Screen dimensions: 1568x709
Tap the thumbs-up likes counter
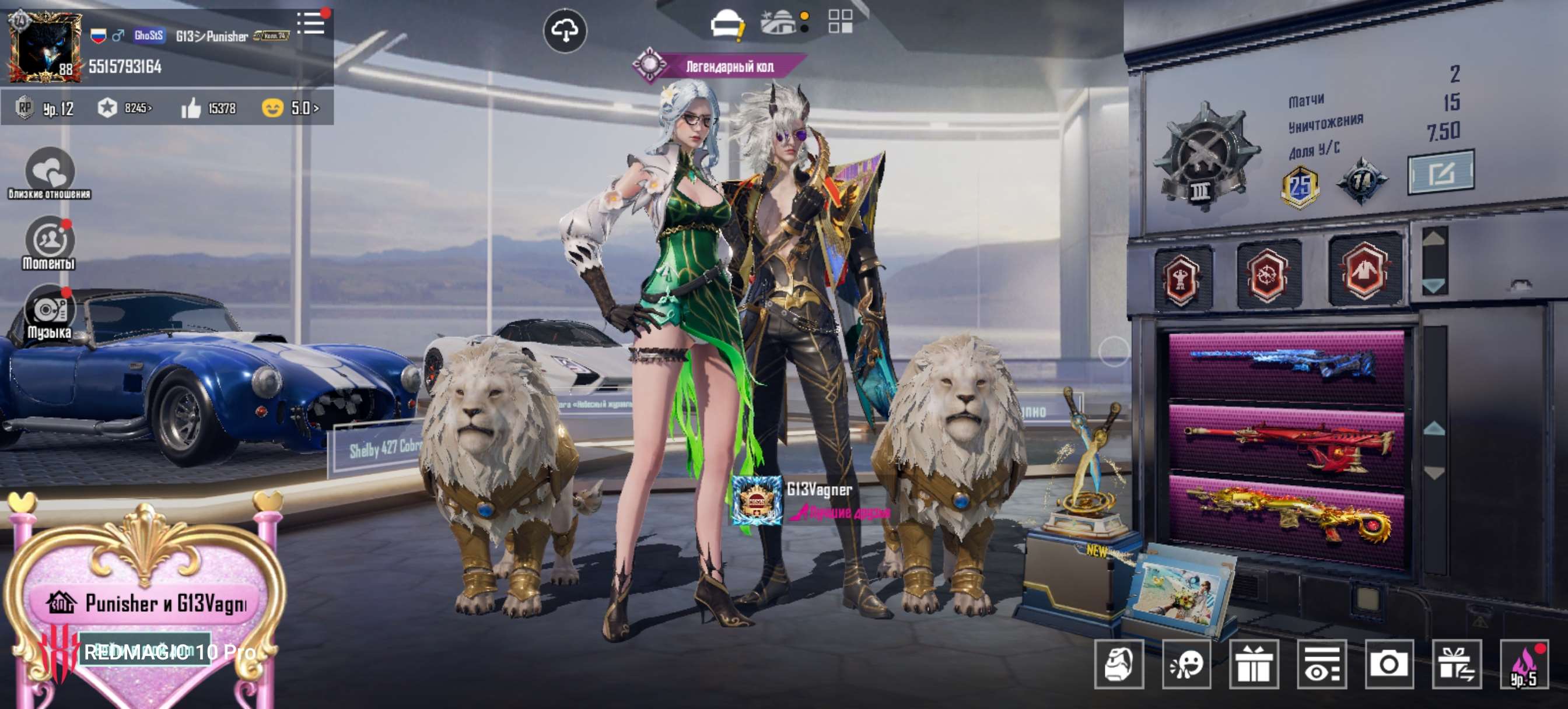pos(209,108)
